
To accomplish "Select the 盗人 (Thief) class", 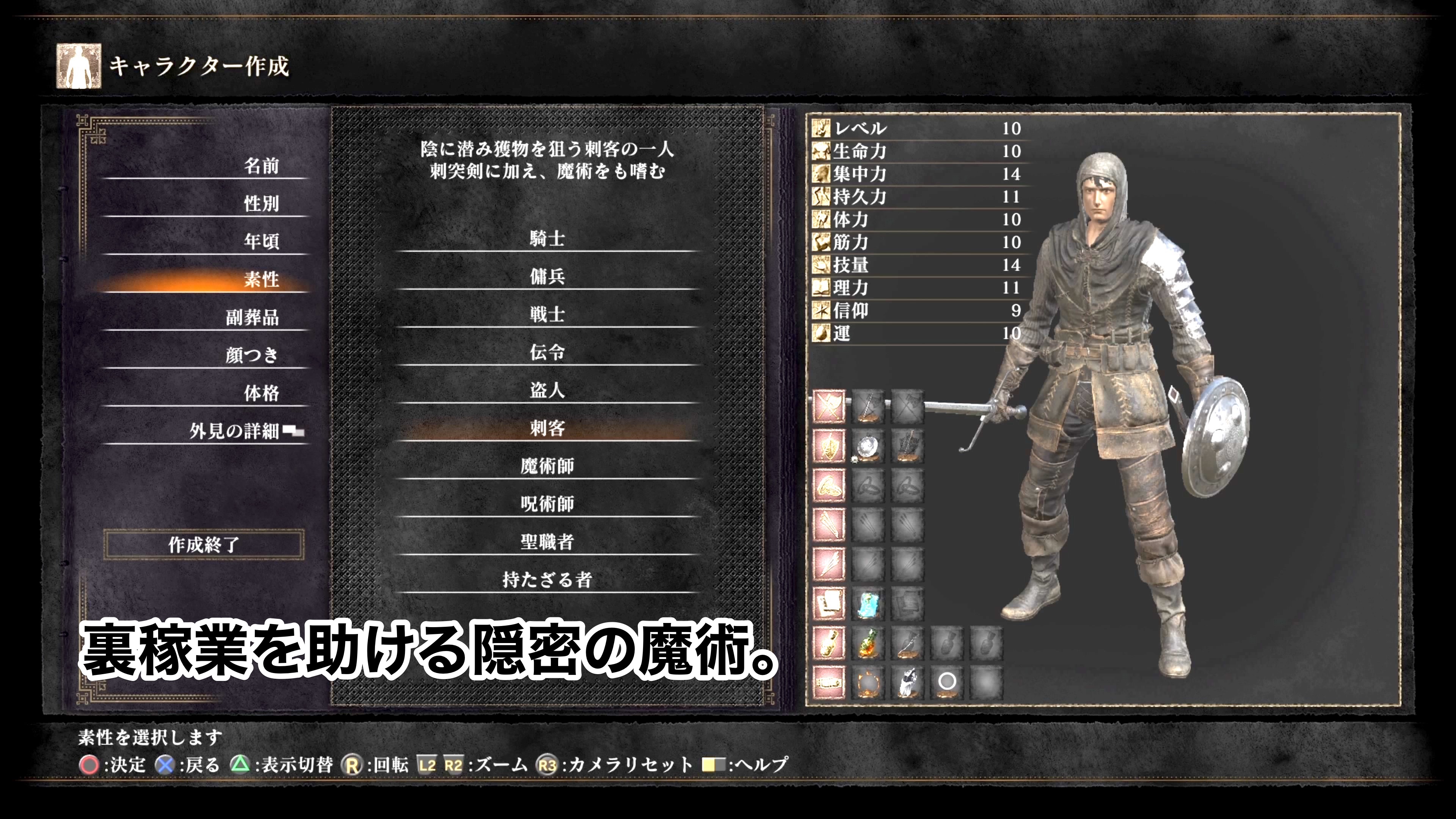I will 546,390.
